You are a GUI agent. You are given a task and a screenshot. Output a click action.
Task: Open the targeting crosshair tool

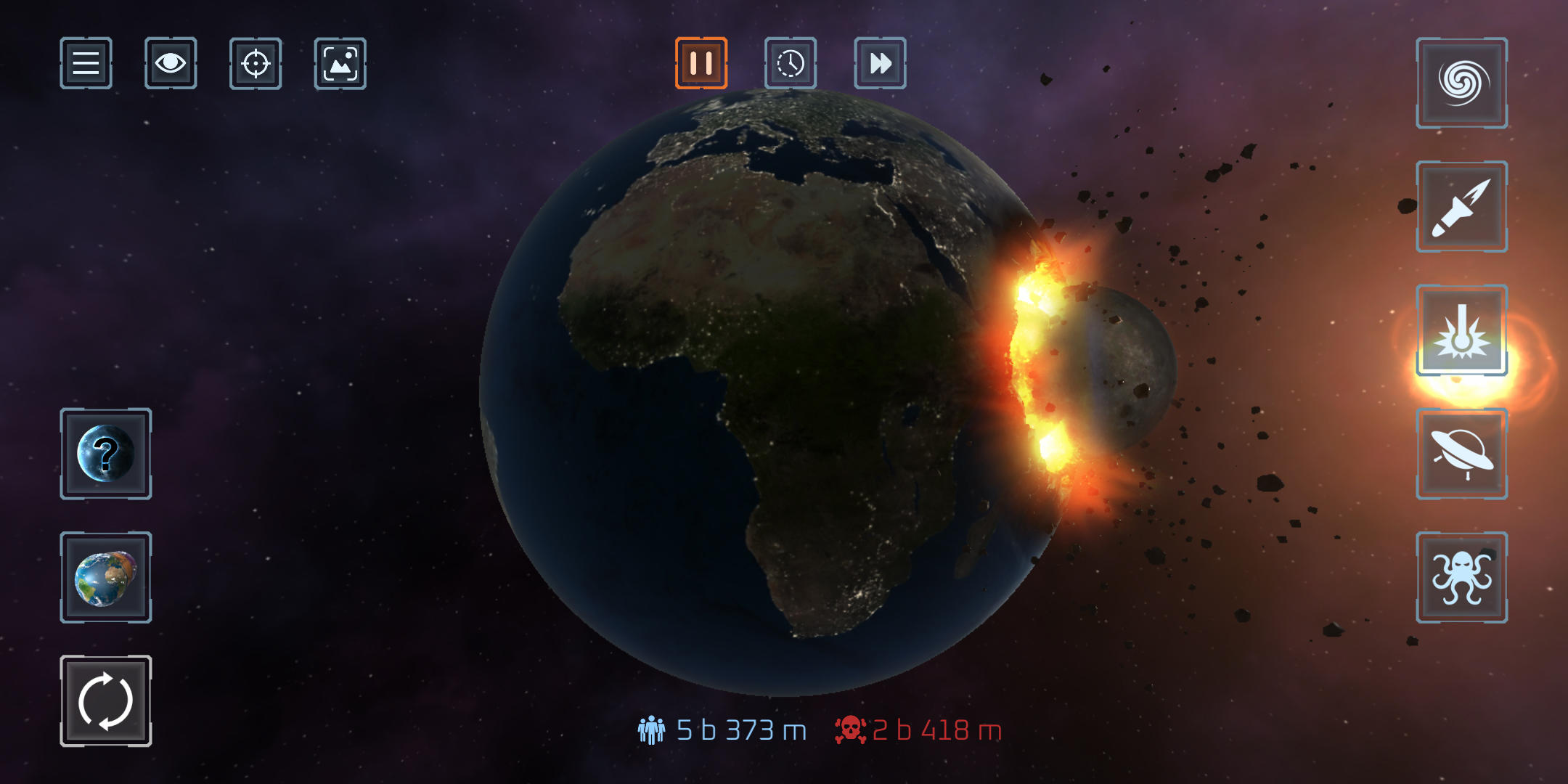point(255,65)
